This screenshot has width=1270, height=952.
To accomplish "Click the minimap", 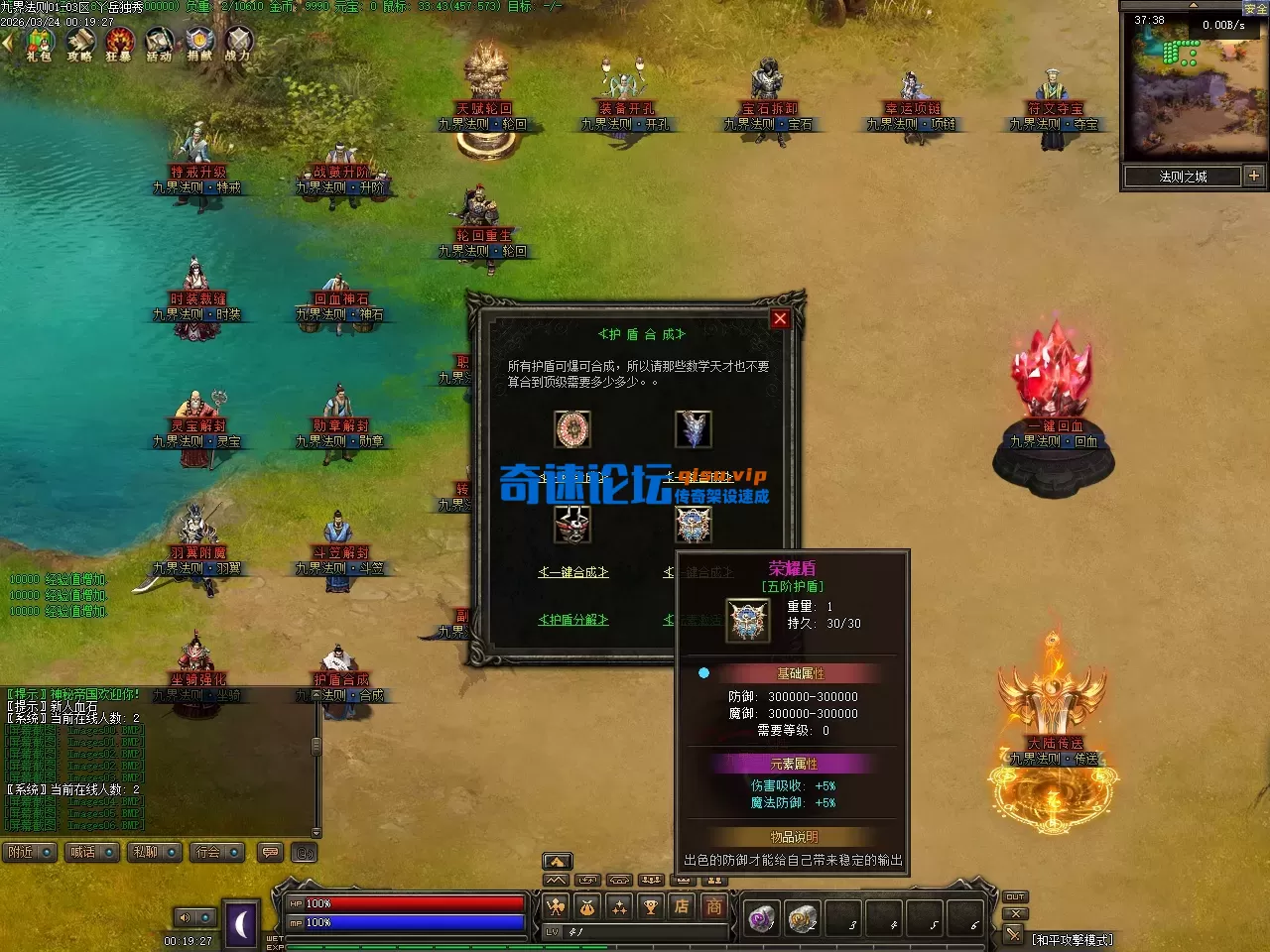I will pyautogui.click(x=1195, y=87).
